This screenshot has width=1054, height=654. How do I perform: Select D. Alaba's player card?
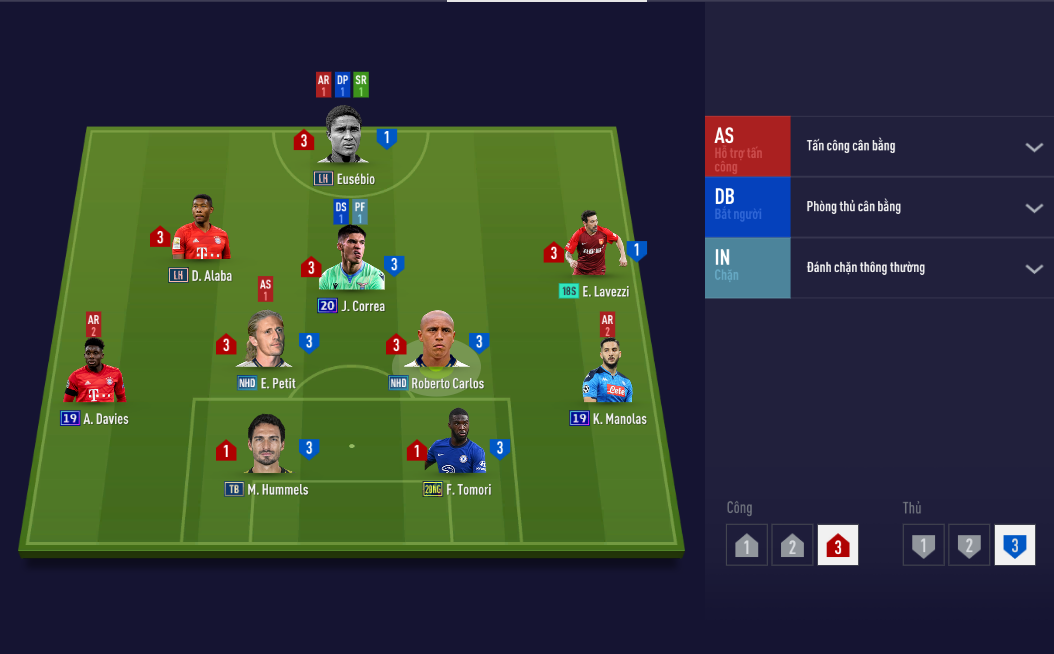201,230
